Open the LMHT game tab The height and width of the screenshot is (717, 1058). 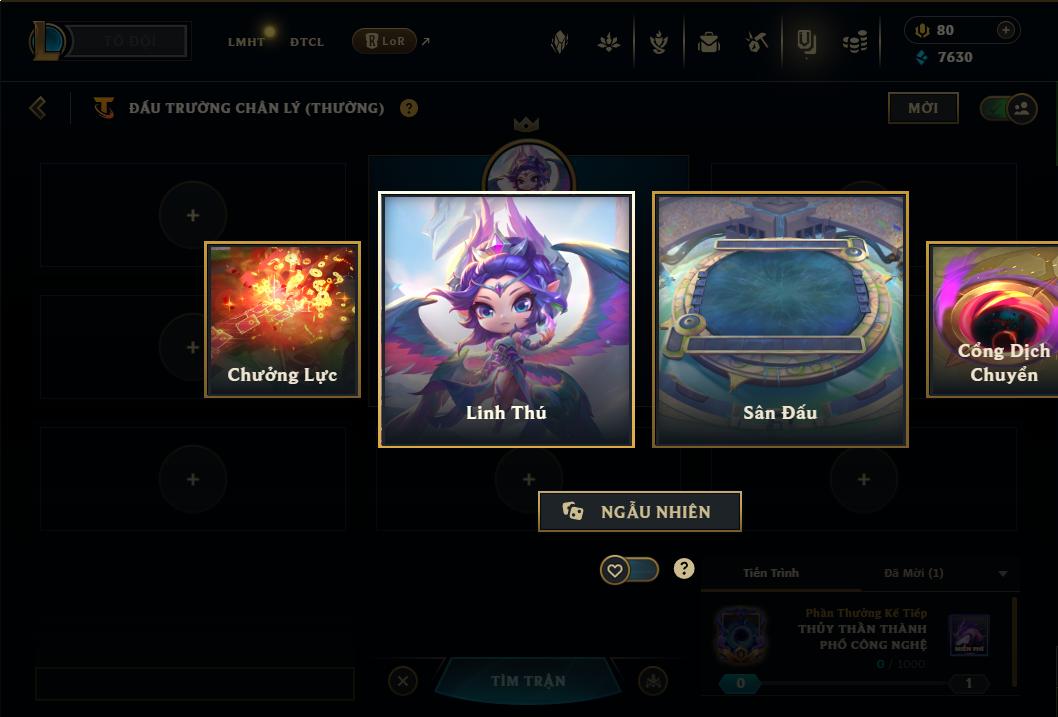[246, 42]
